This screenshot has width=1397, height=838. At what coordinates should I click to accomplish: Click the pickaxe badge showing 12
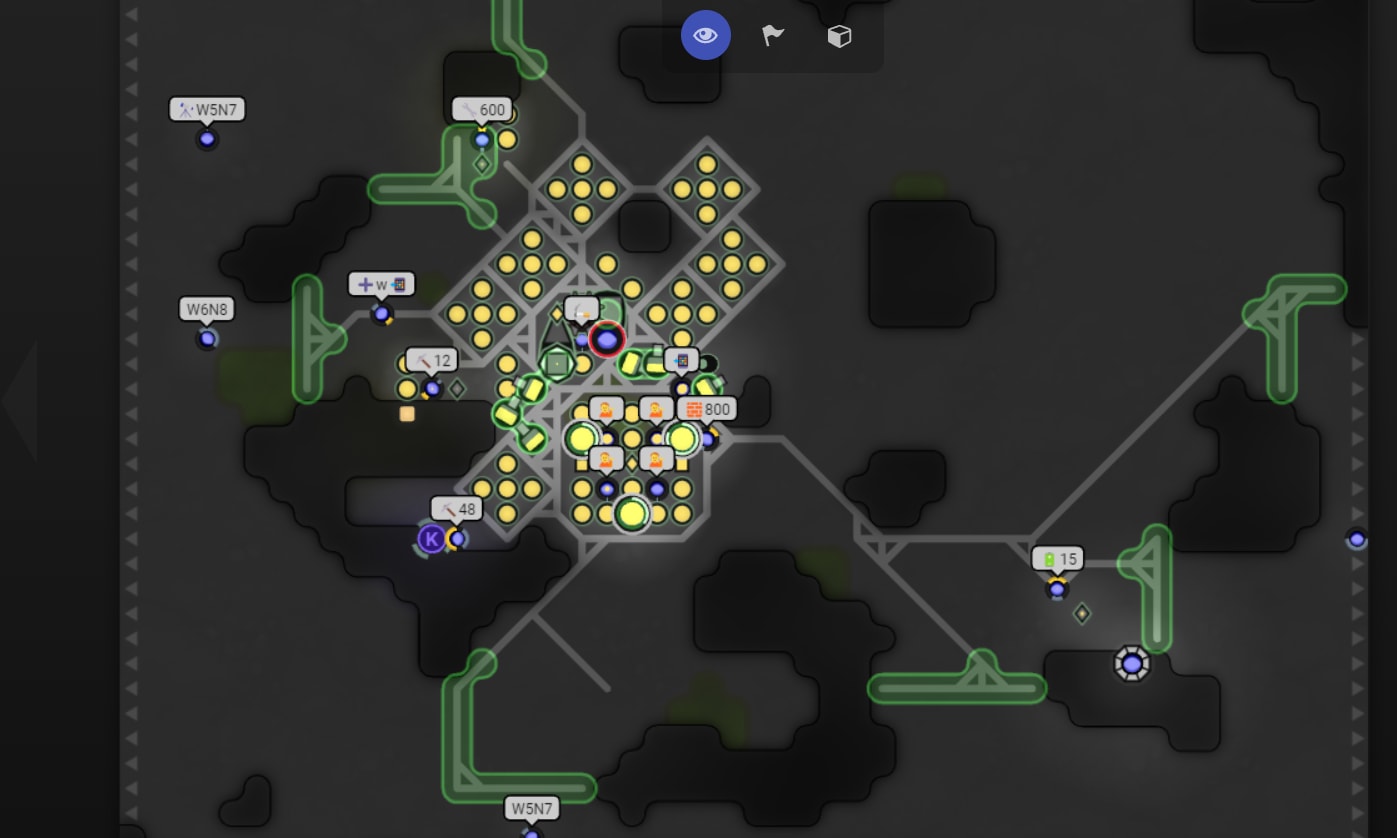tap(433, 360)
